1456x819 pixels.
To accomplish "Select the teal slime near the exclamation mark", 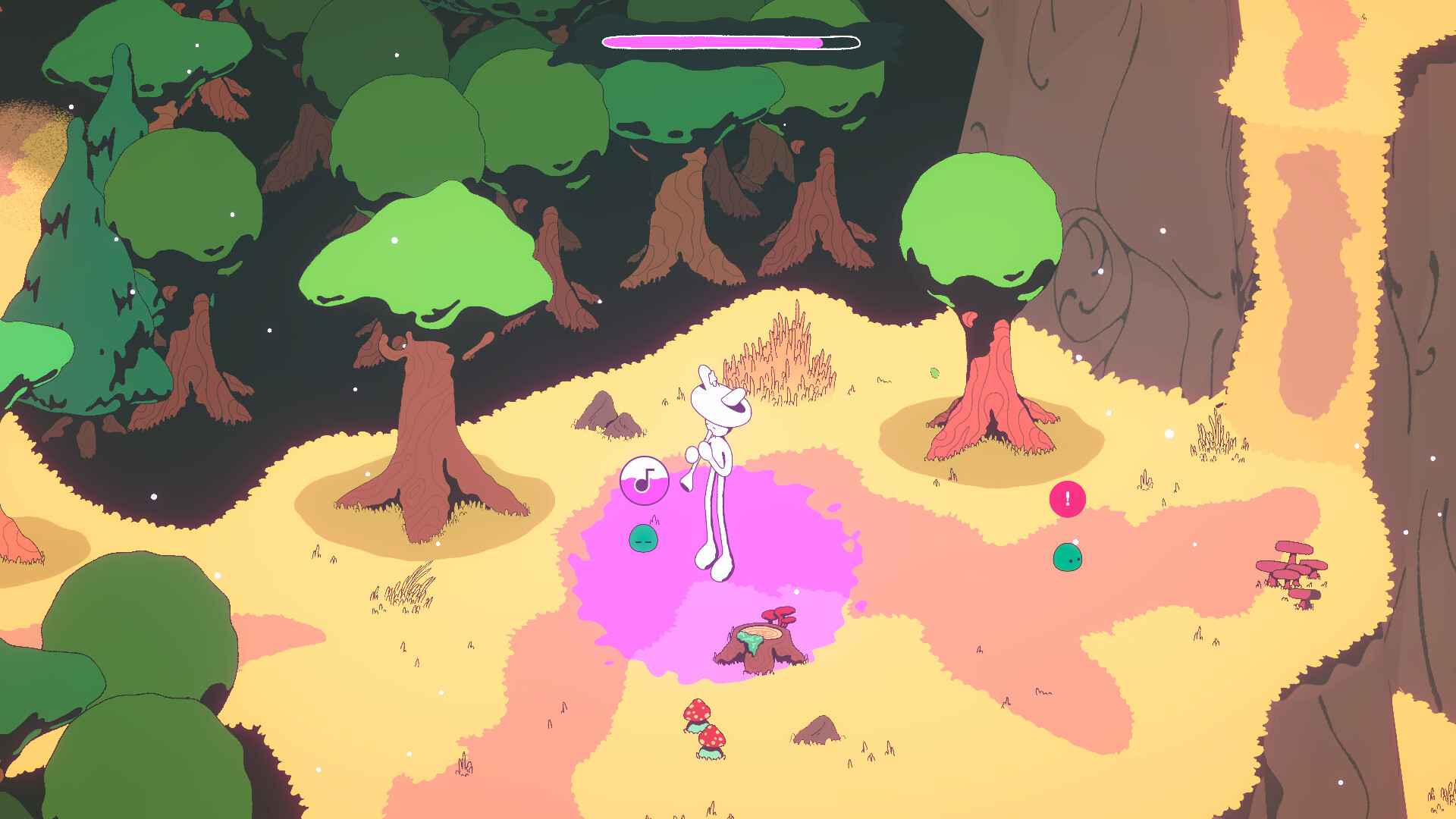I will (x=1068, y=557).
